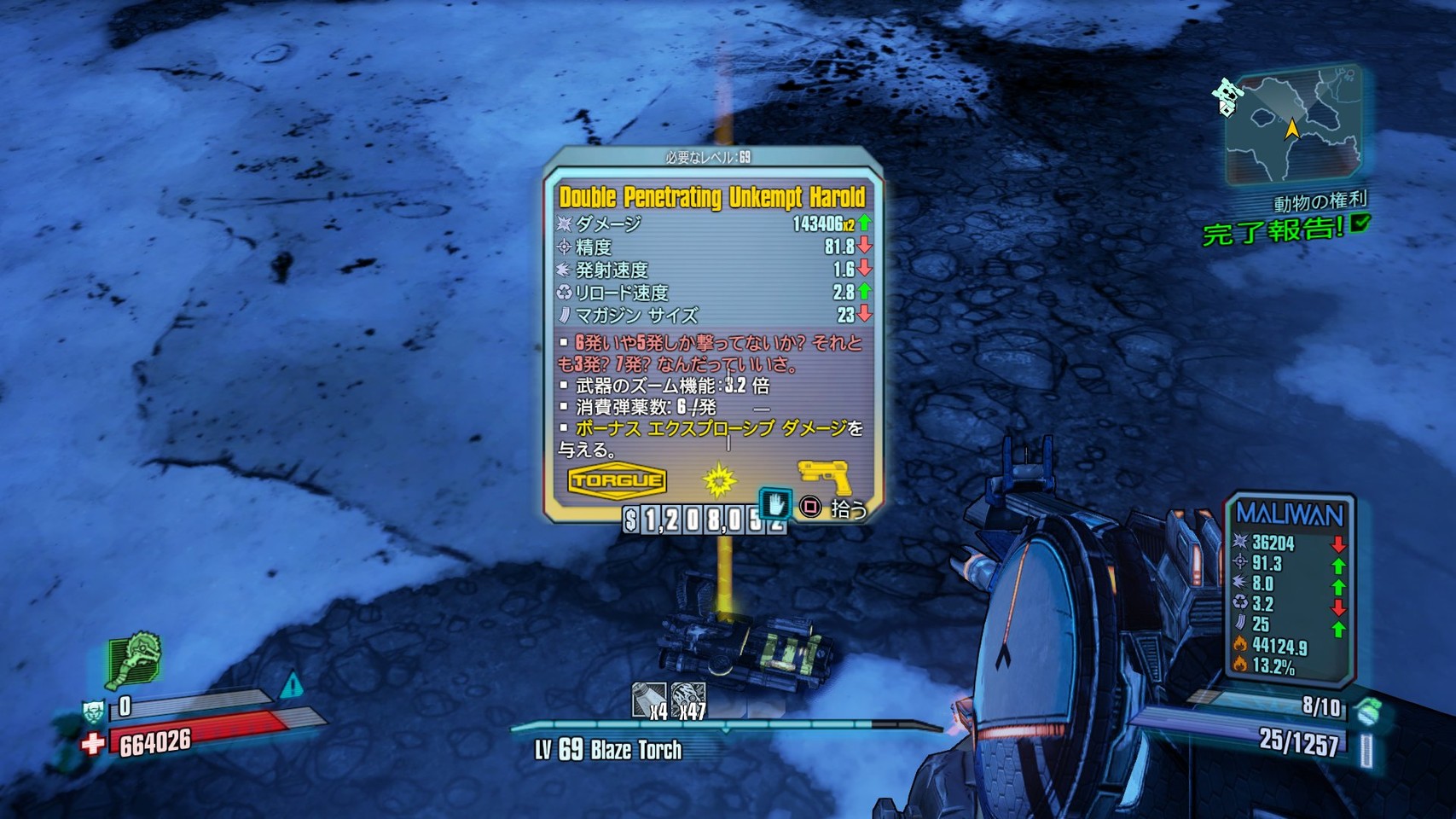Viewport: 1456px width, 819px height.
Task: Click the x47 currency icon
Action: [687, 700]
